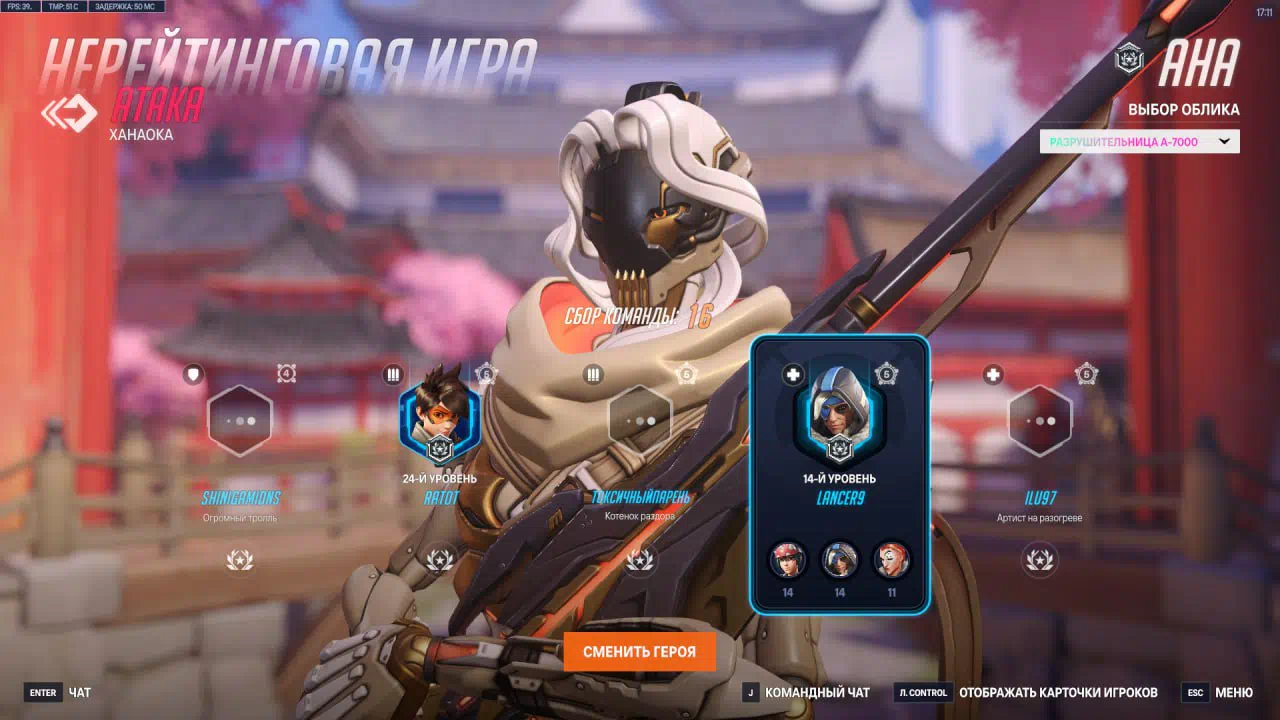Click the endorsement badge beside Ана
Screen dimensions: 1280x720
pyautogui.click(x=1130, y=58)
